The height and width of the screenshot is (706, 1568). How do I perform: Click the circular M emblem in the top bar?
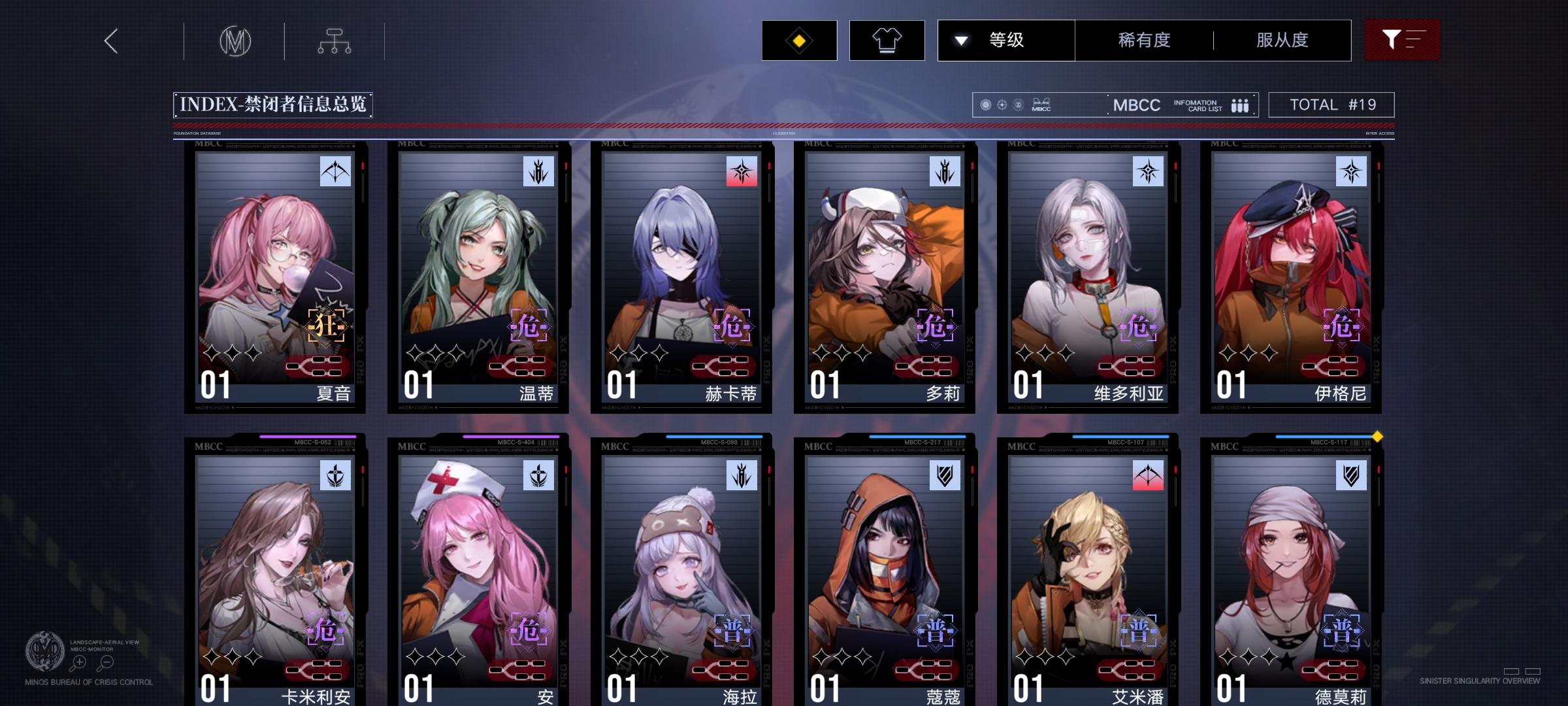point(237,40)
